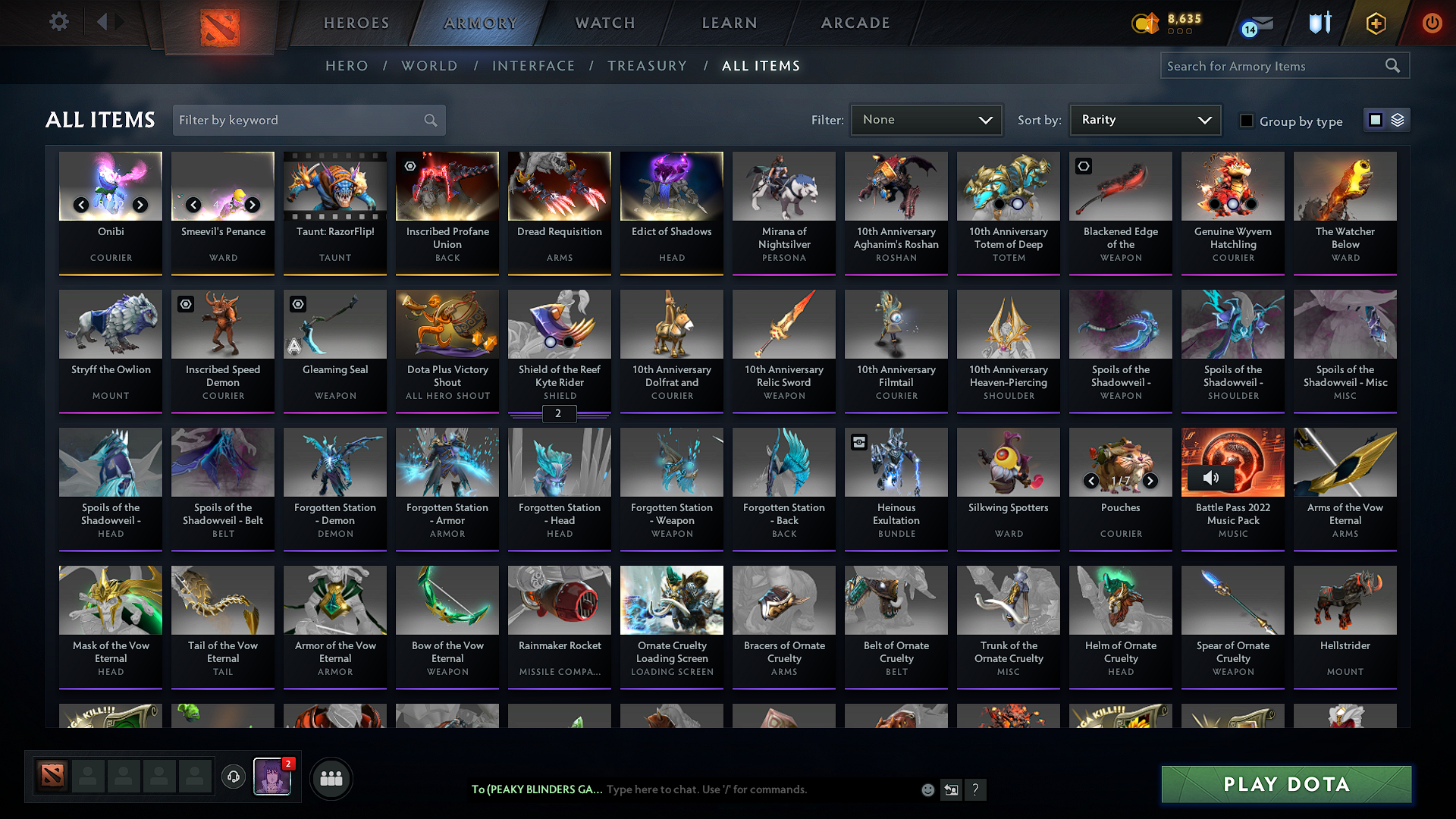
Task: Enable the Group by type checkbox
Action: point(1246,120)
